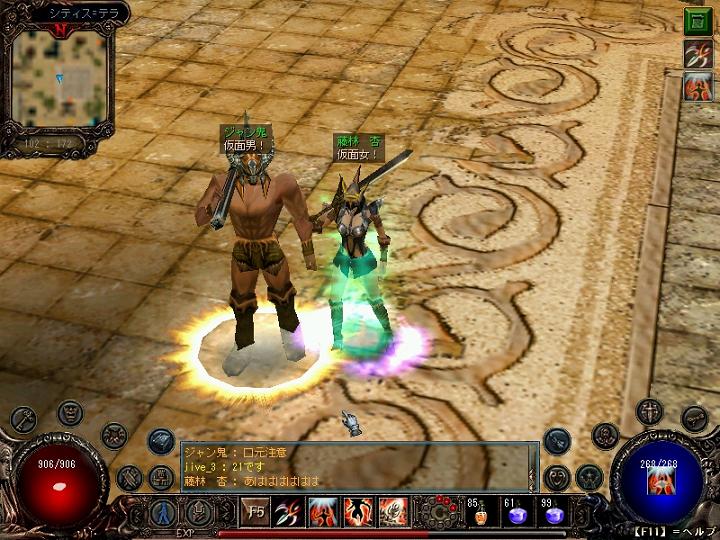The width and height of the screenshot is (720, 540).
Task: Select the crossed-blades buff icon below the green button
Action: (697, 54)
